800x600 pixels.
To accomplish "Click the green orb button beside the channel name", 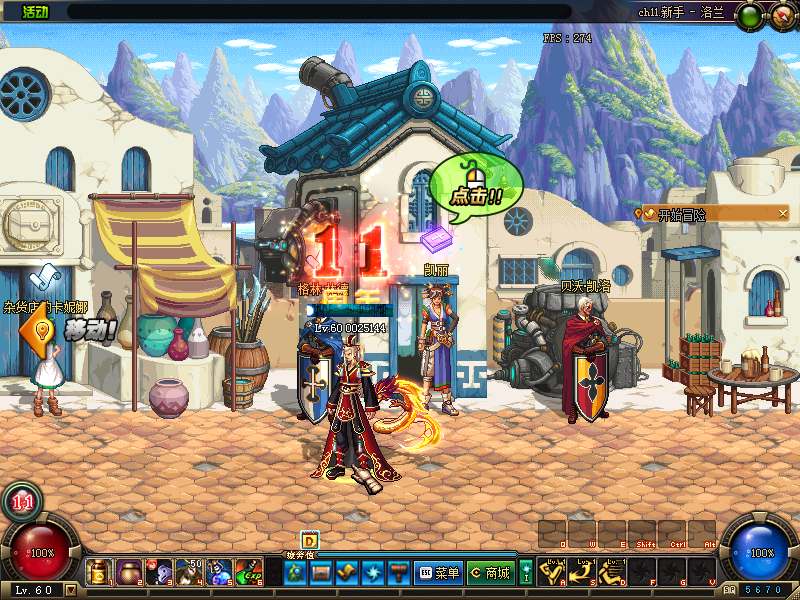I will (x=752, y=14).
